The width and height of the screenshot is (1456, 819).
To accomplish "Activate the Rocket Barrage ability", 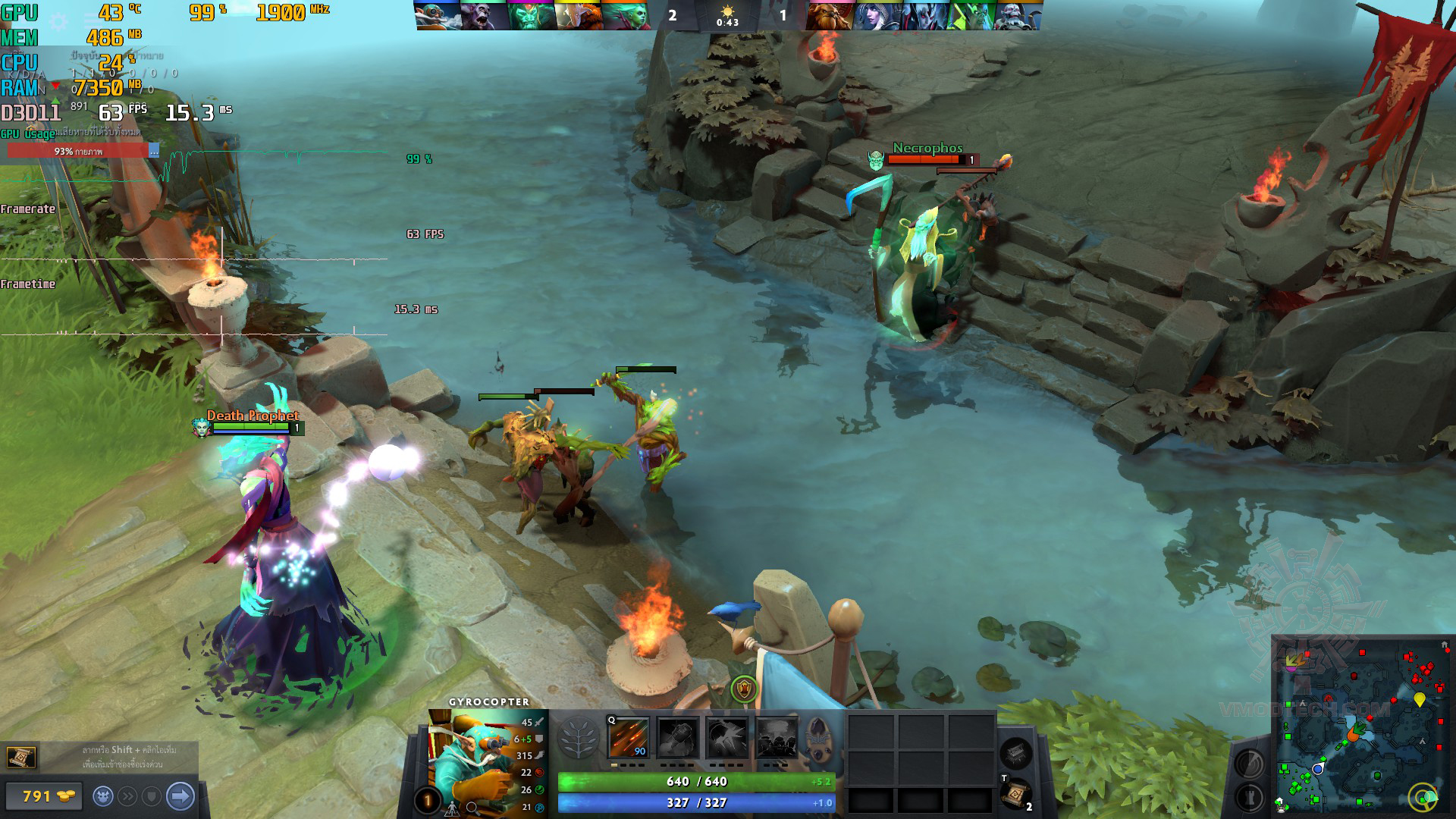I will point(629,737).
